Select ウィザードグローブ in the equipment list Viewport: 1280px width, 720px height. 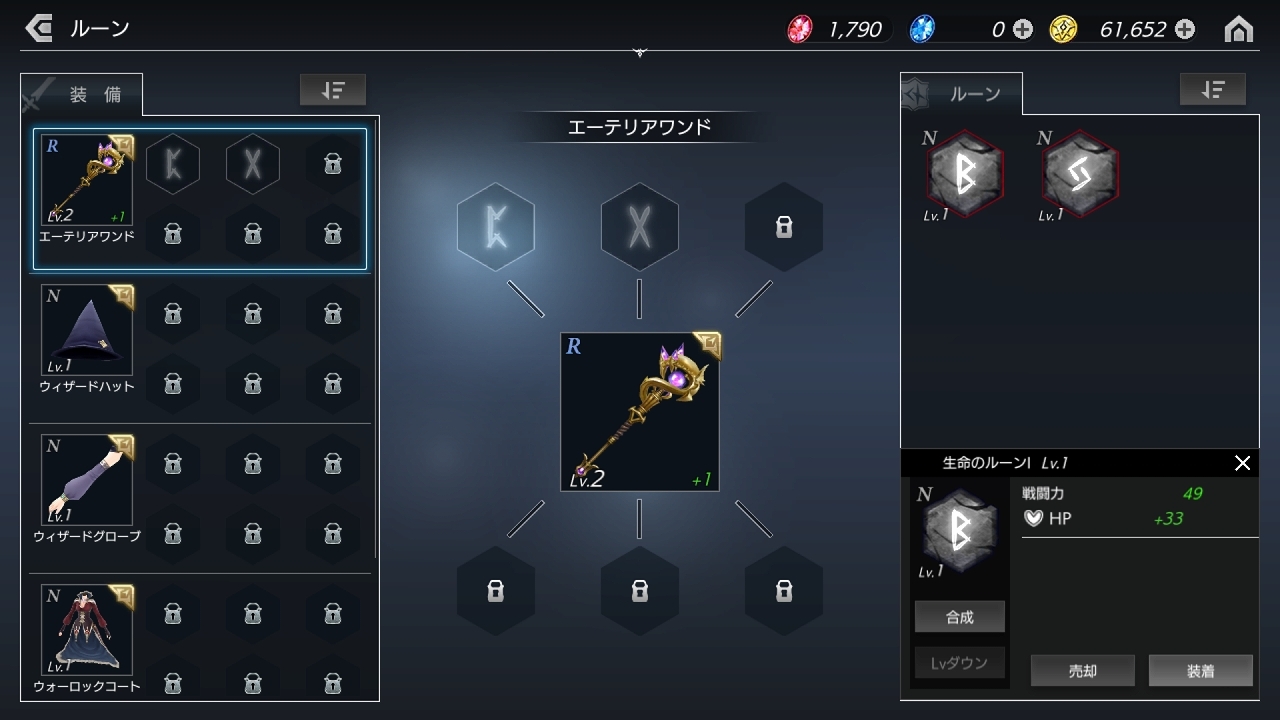pos(86,480)
